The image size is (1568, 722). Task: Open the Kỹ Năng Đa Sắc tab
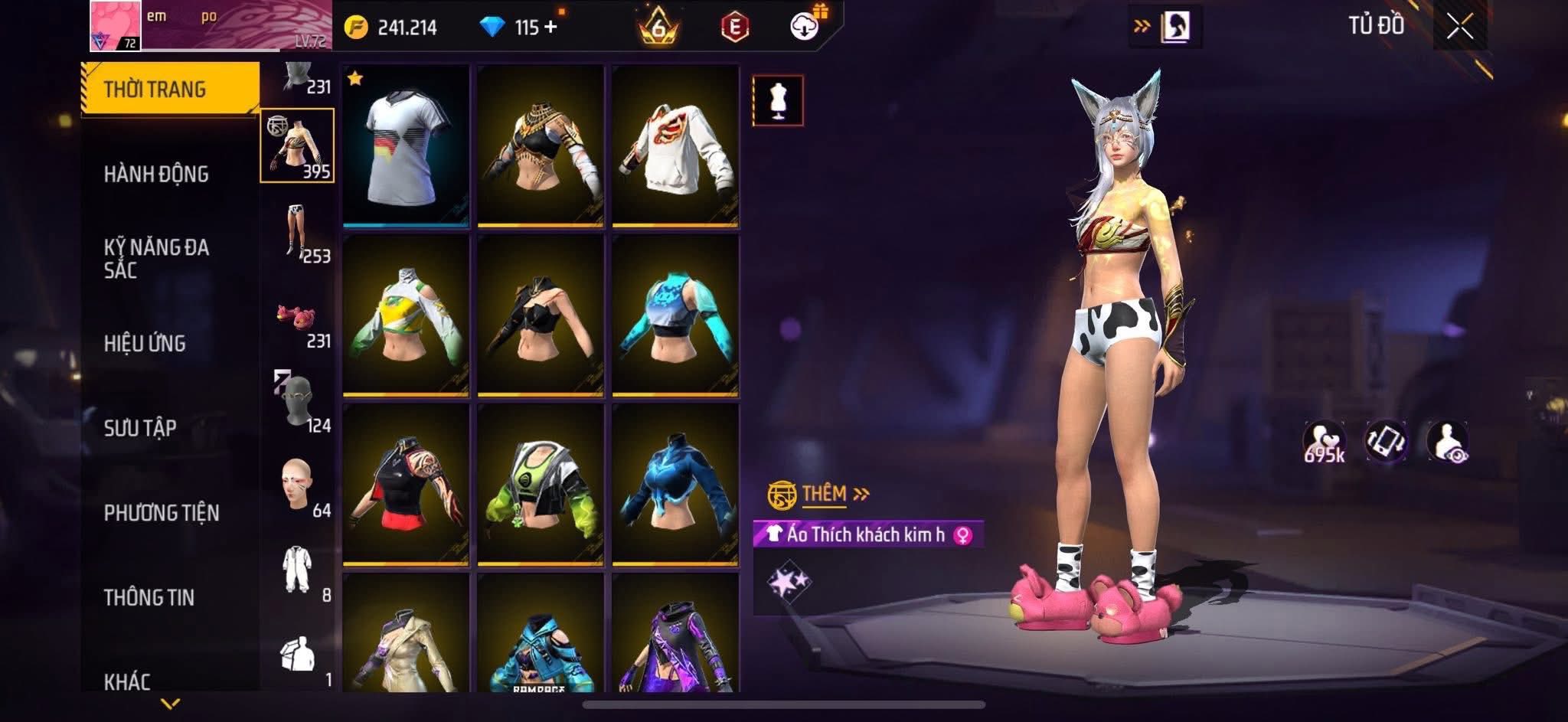click(156, 259)
